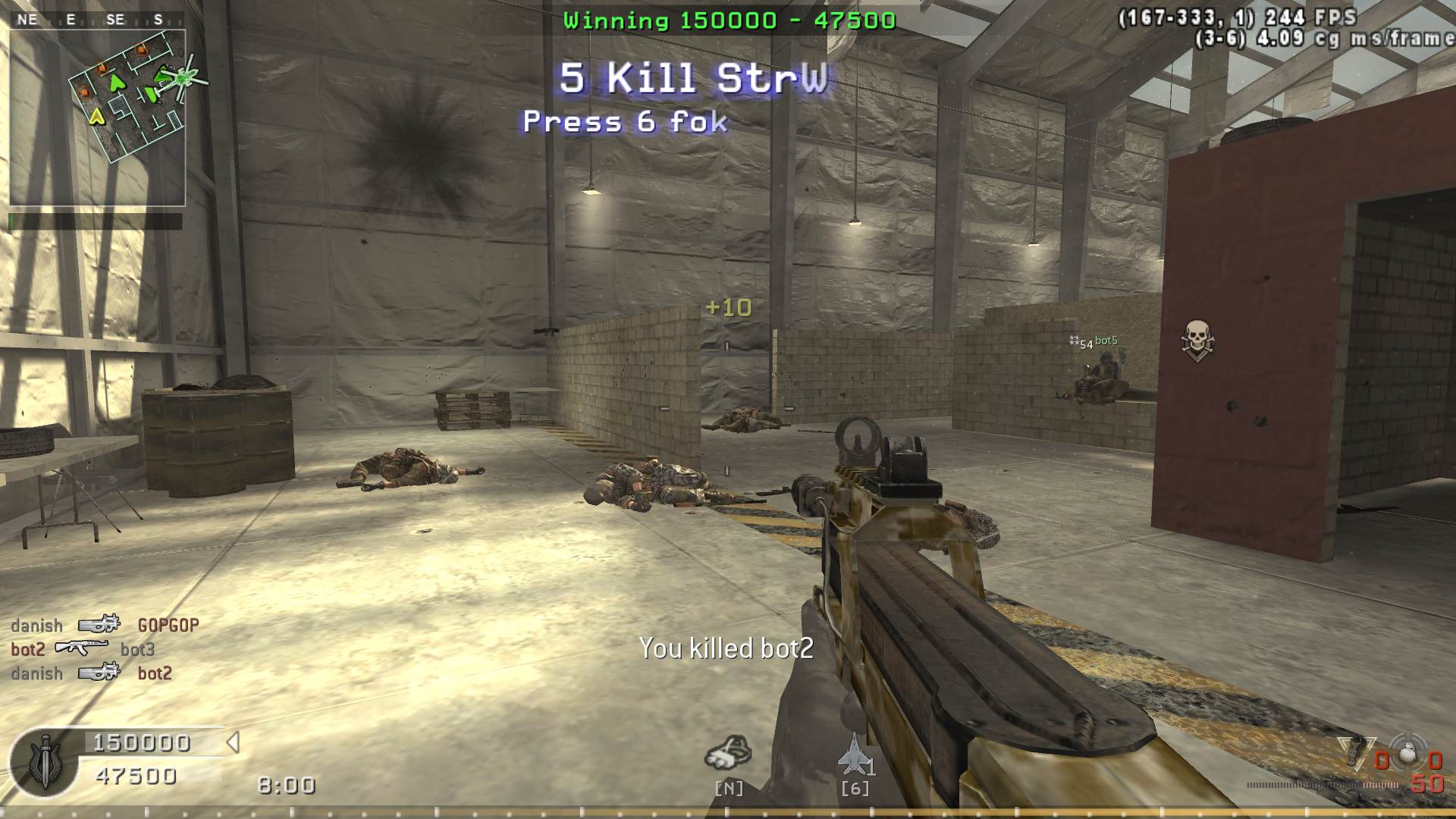Click the skull death marker
The image size is (1456, 819).
point(1197,339)
